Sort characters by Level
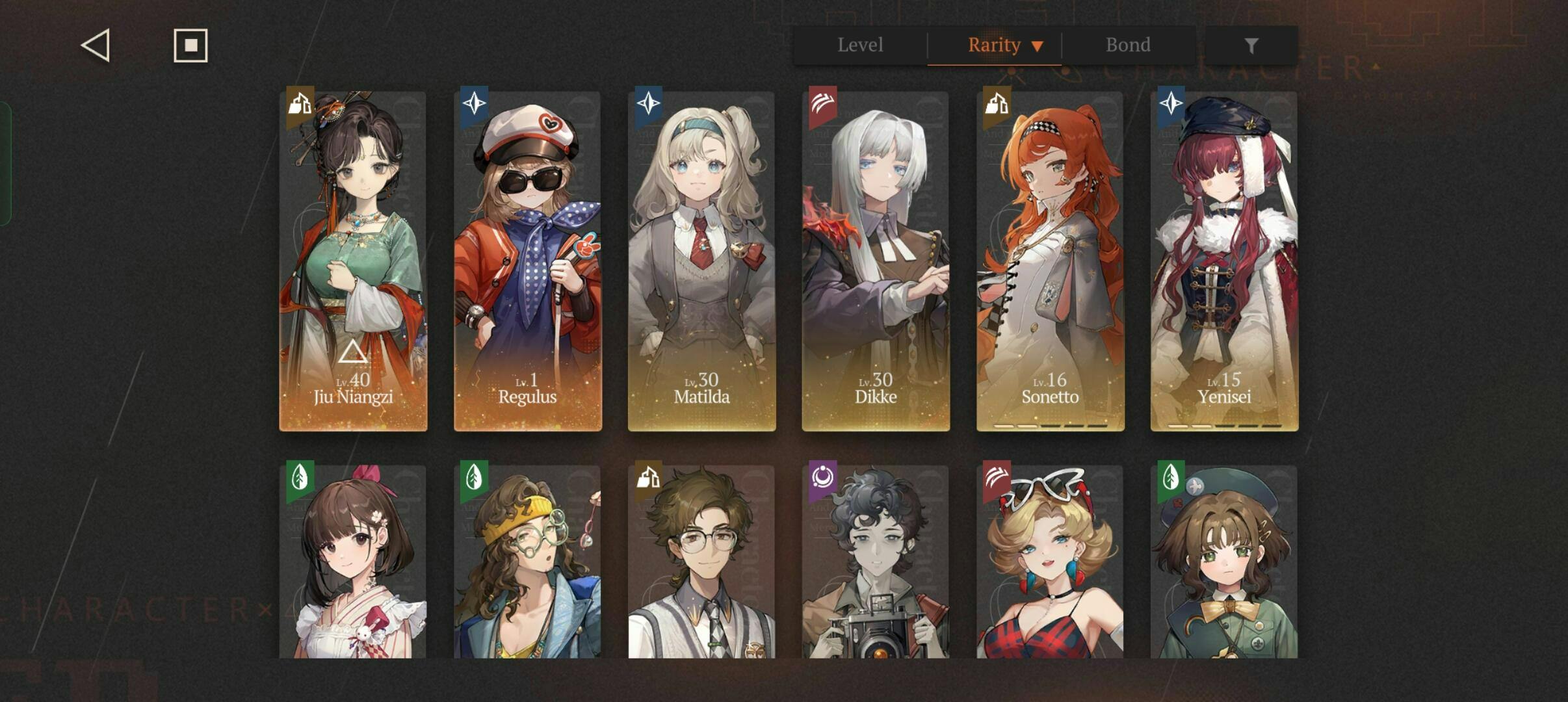The height and width of the screenshot is (702, 1568). point(860,45)
